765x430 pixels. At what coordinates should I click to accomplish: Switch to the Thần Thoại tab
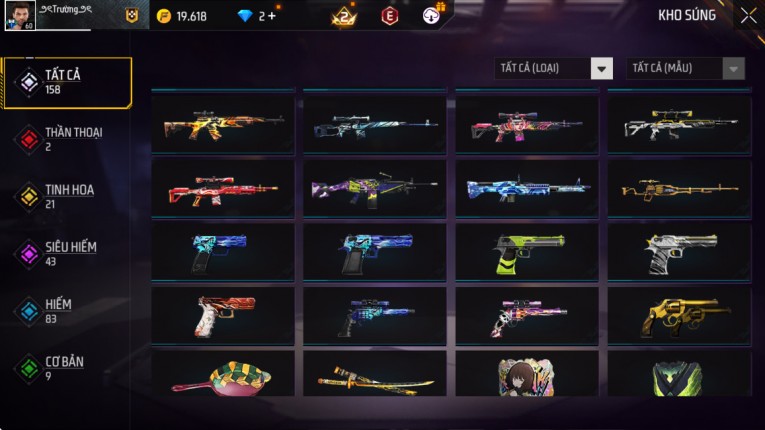click(x=66, y=139)
